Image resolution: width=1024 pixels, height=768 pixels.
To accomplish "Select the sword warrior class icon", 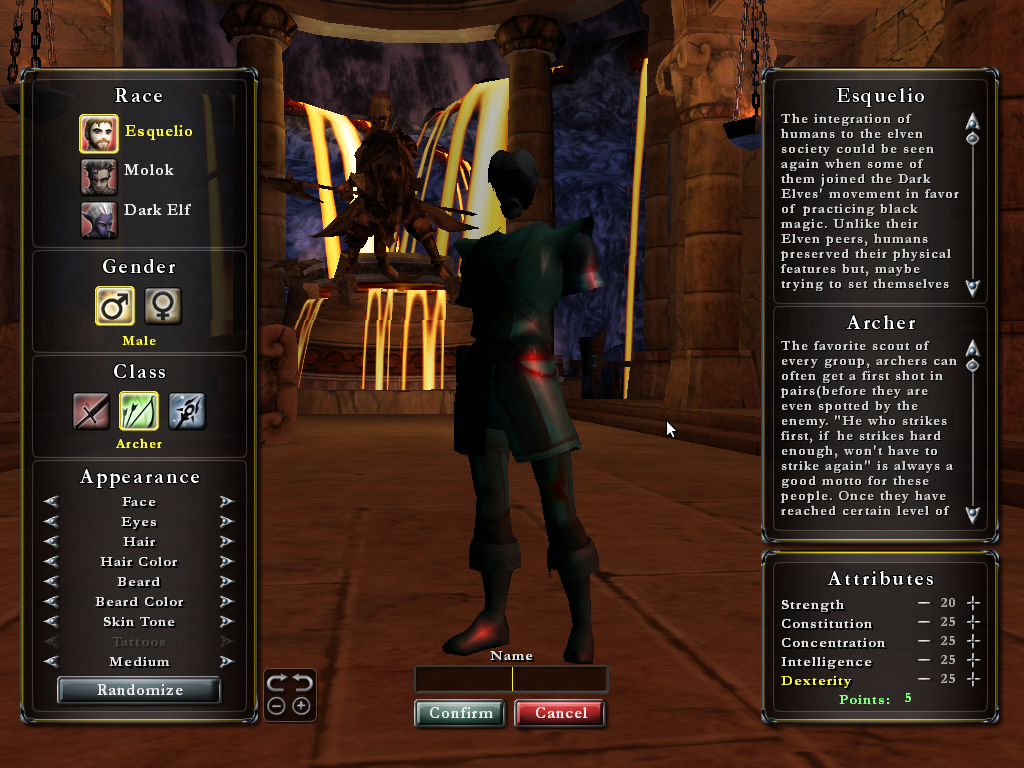I will 91,411.
